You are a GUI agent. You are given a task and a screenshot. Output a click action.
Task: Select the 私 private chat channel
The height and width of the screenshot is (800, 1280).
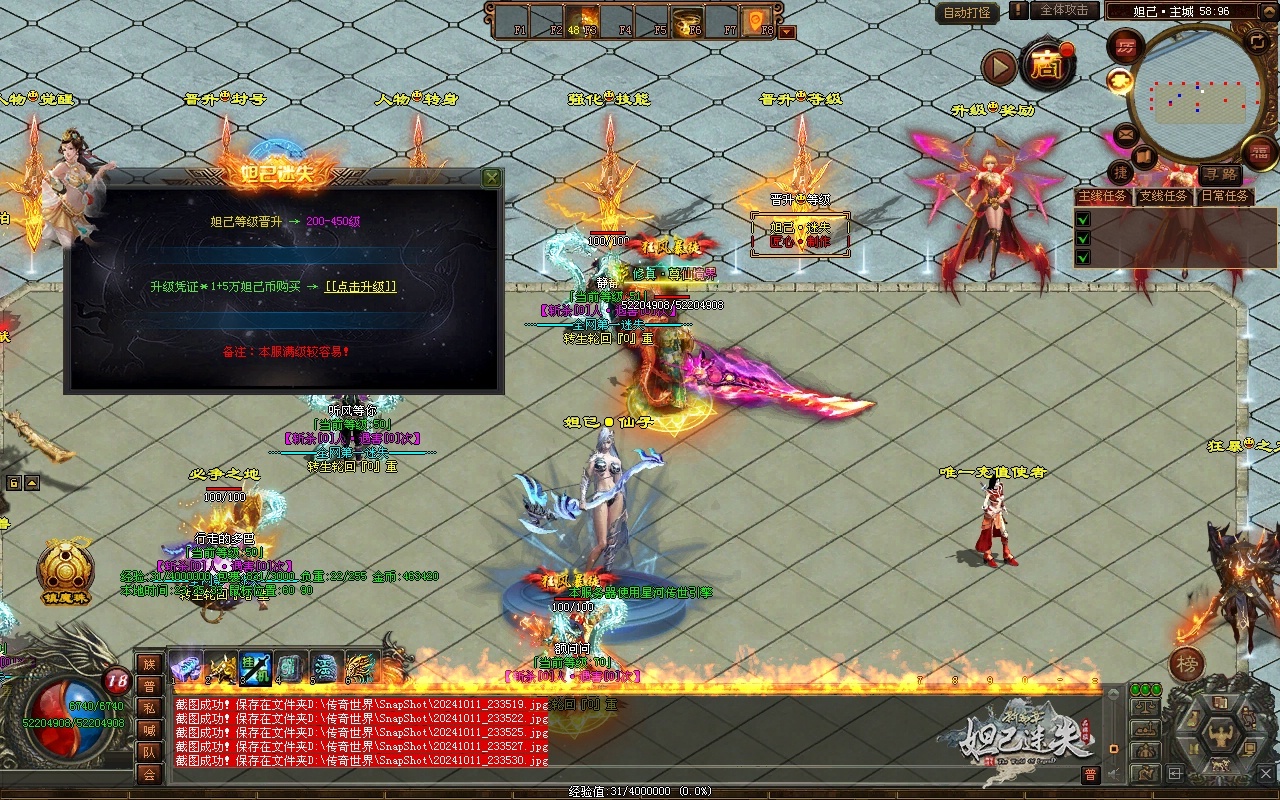tap(149, 708)
